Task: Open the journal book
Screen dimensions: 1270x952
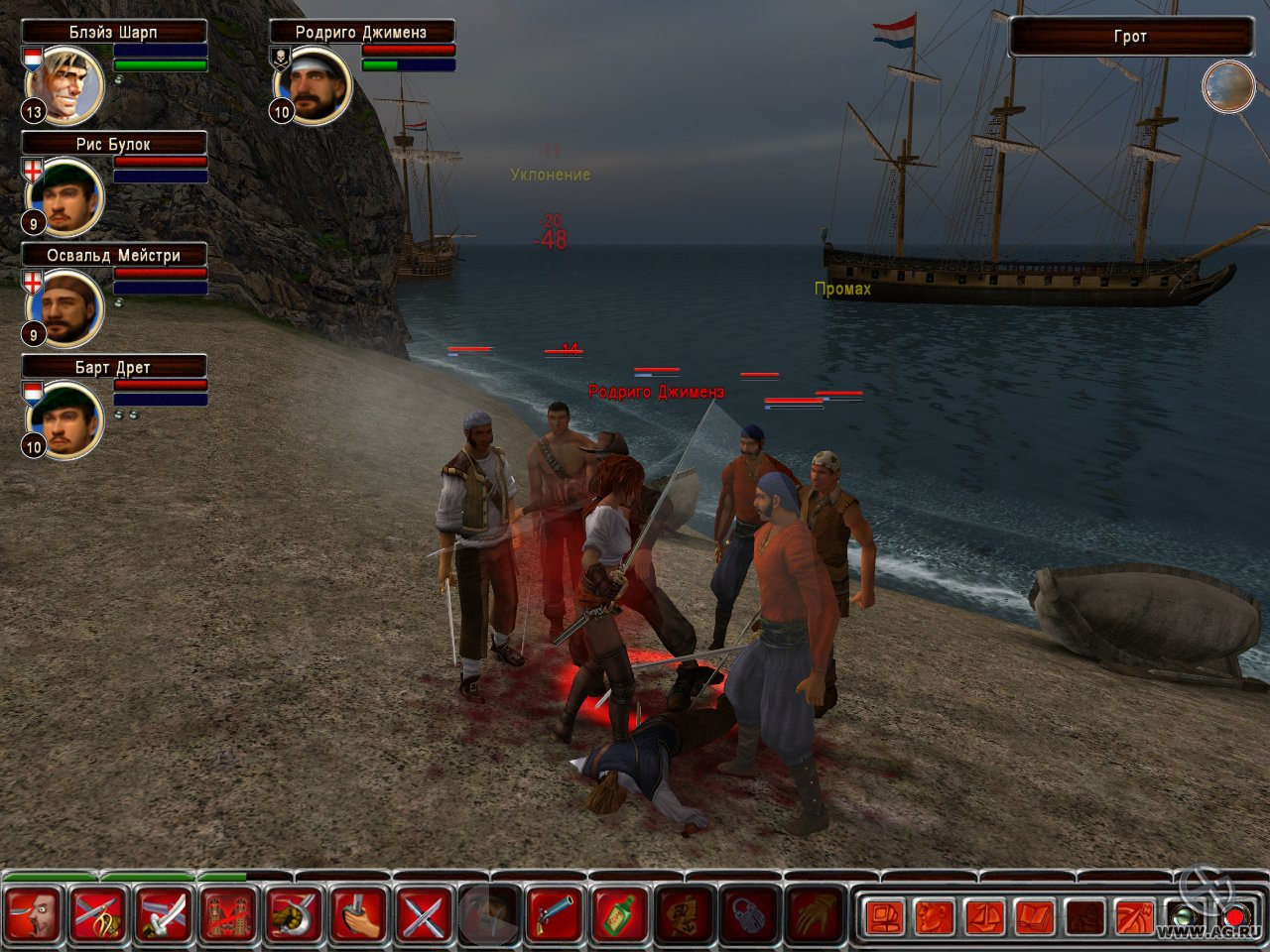Action: [1035, 916]
